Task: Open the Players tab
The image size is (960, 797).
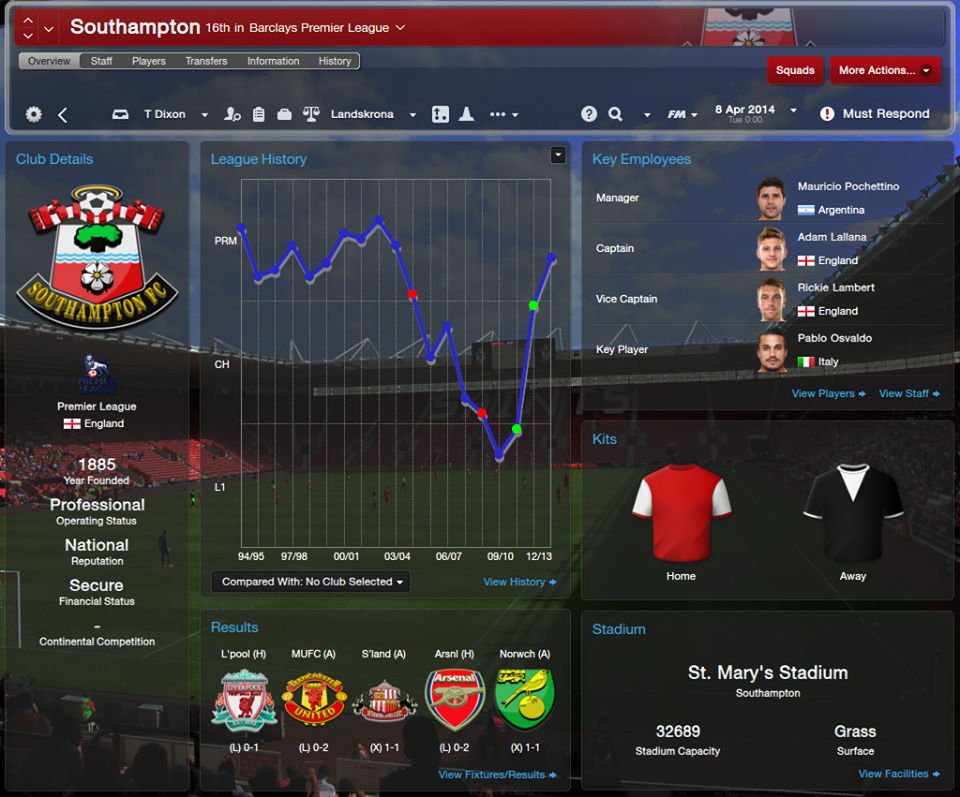Action: click(149, 61)
